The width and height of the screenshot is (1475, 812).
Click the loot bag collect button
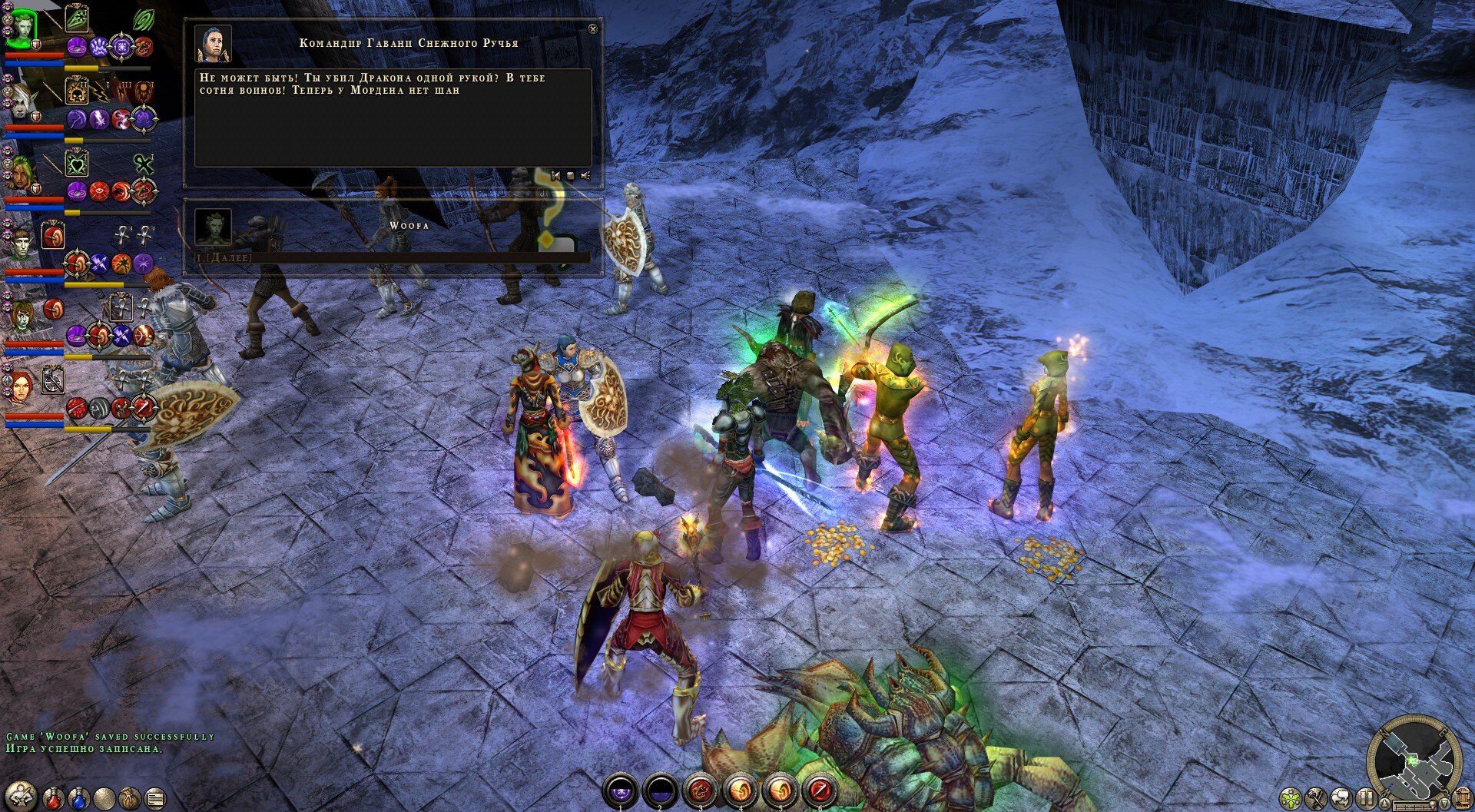tap(130, 798)
